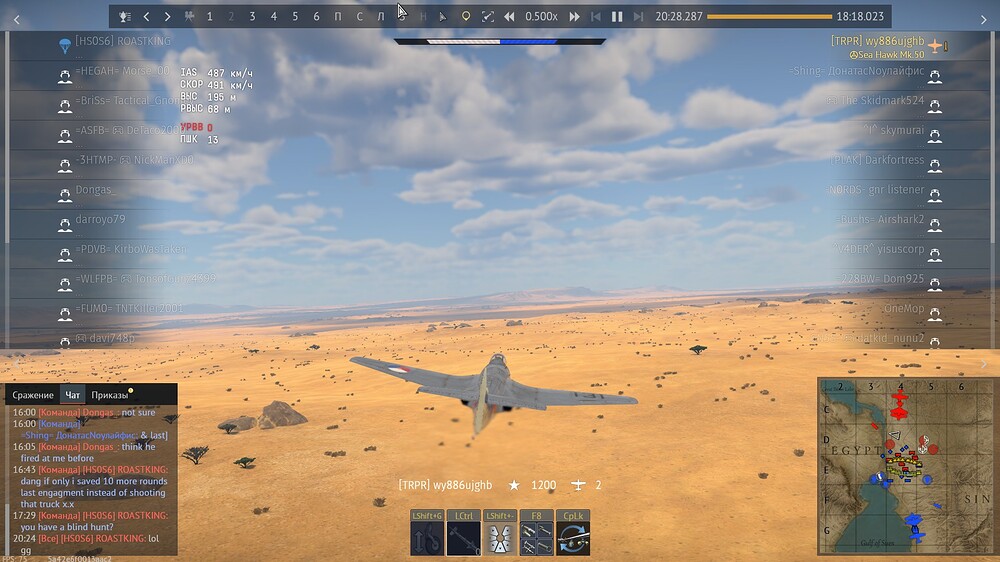
Task: Switch to camera number 3
Action: [x=252, y=17]
